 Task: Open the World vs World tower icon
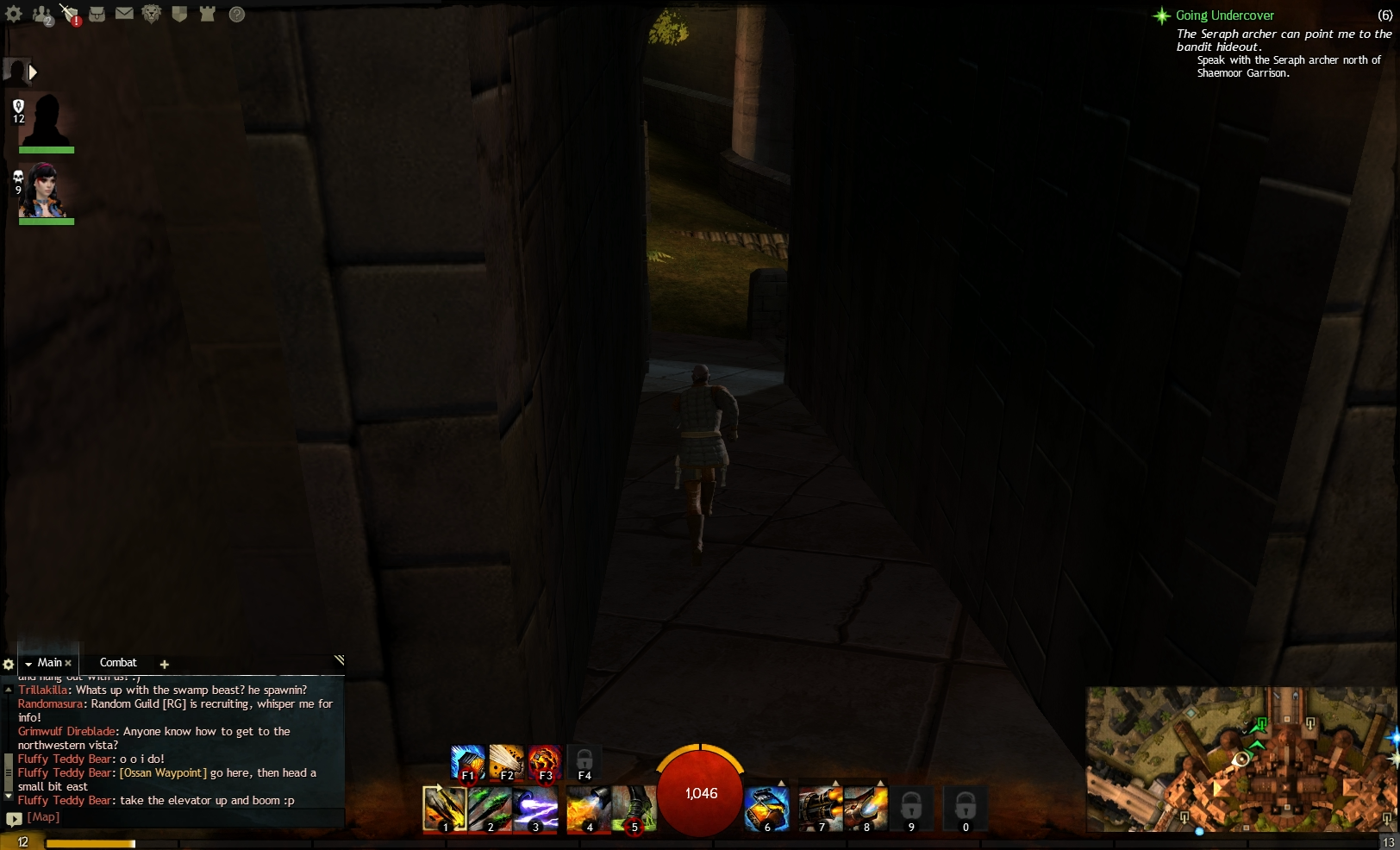click(x=207, y=14)
